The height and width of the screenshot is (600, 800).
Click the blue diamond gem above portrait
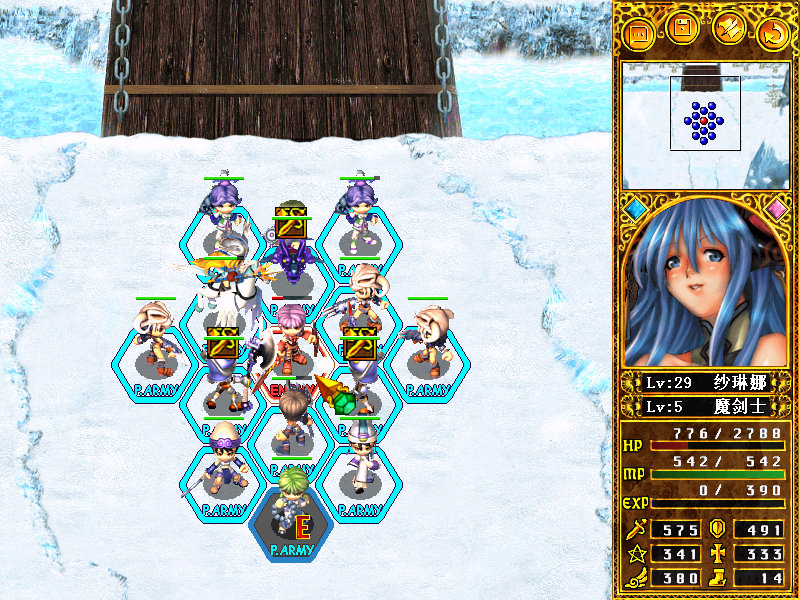[636, 209]
